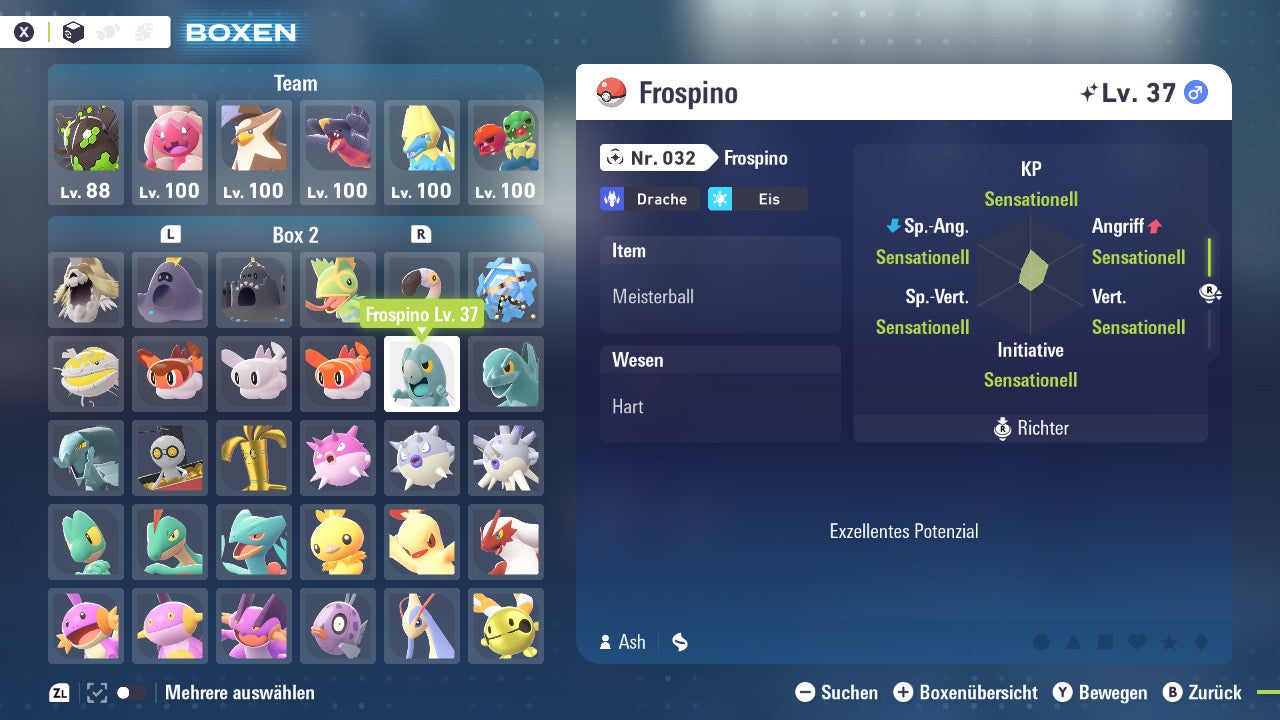The height and width of the screenshot is (720, 1280).
Task: Open the Richter judge function icon
Action: [1030, 428]
